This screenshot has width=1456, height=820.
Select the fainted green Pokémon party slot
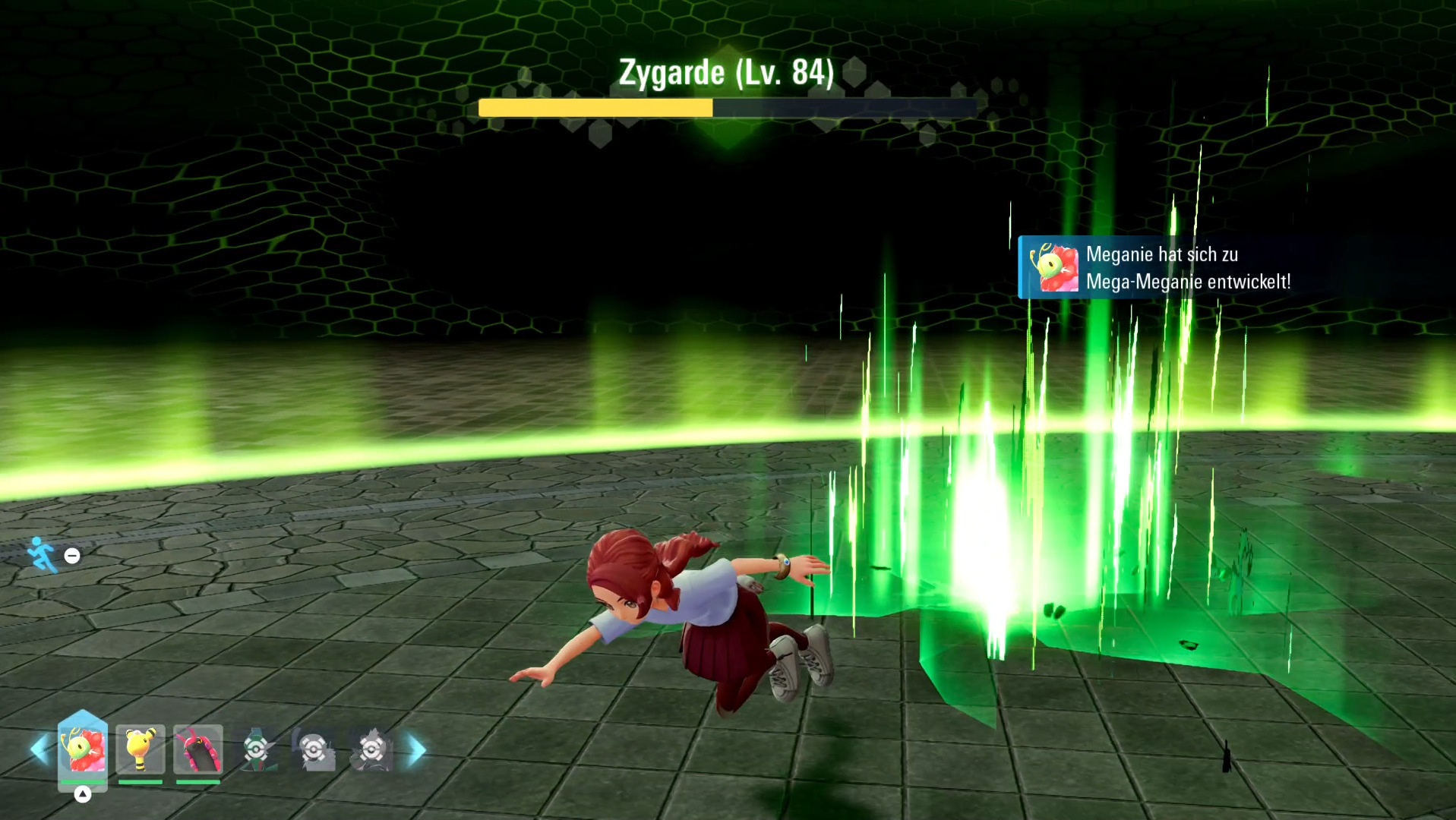[257, 749]
